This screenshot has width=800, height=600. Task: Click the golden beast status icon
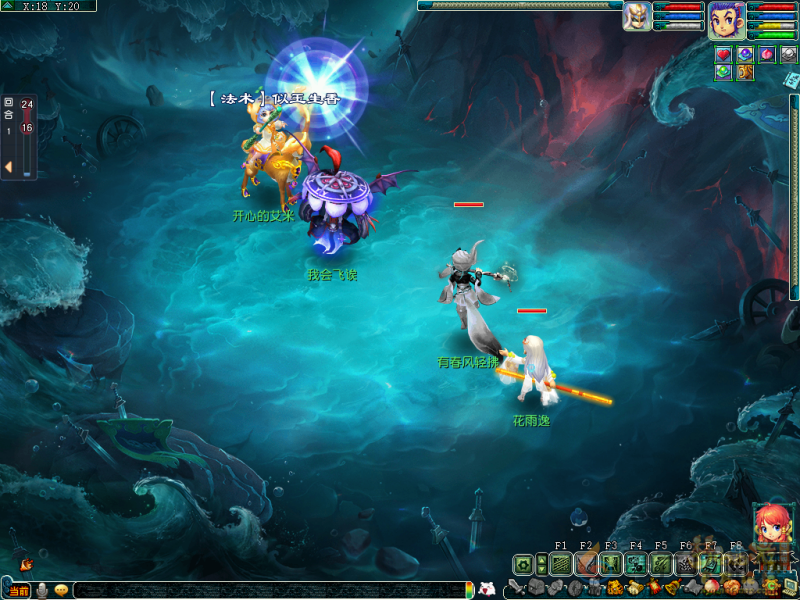[745, 72]
